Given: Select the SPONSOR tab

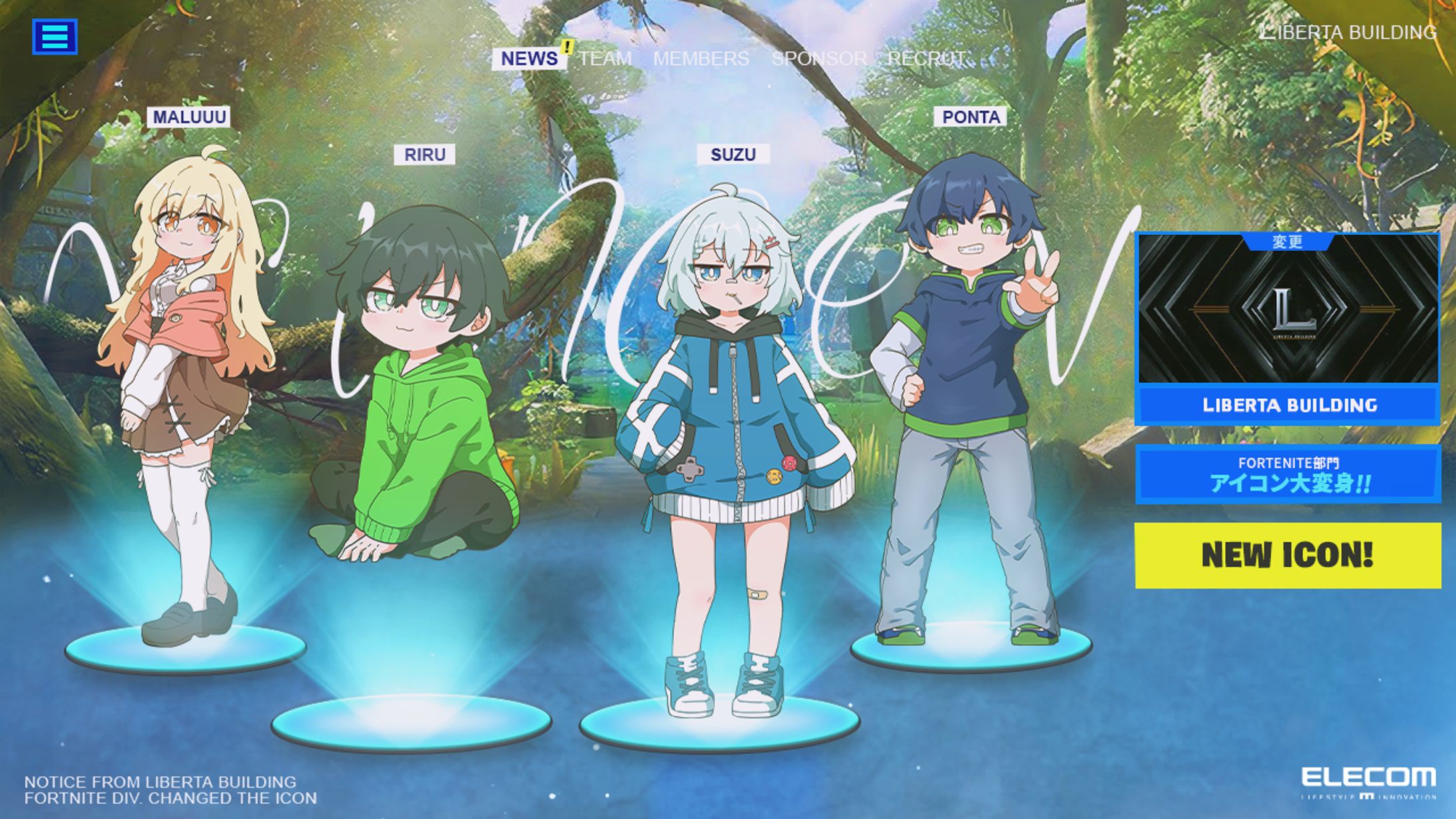Looking at the screenshot, I should pyautogui.click(x=819, y=59).
